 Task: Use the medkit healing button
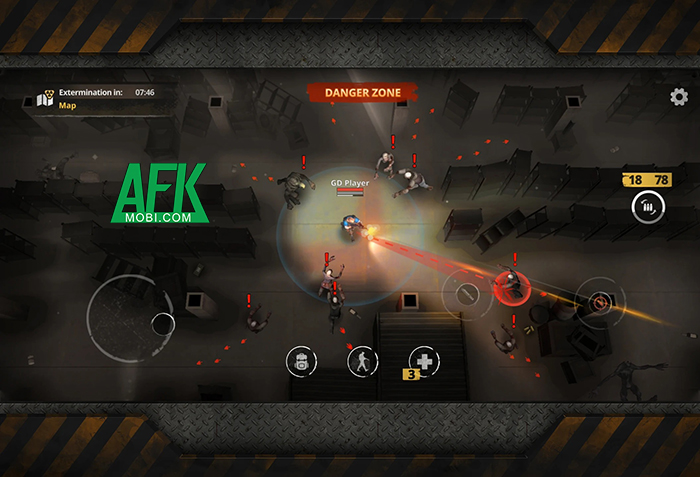coord(423,361)
